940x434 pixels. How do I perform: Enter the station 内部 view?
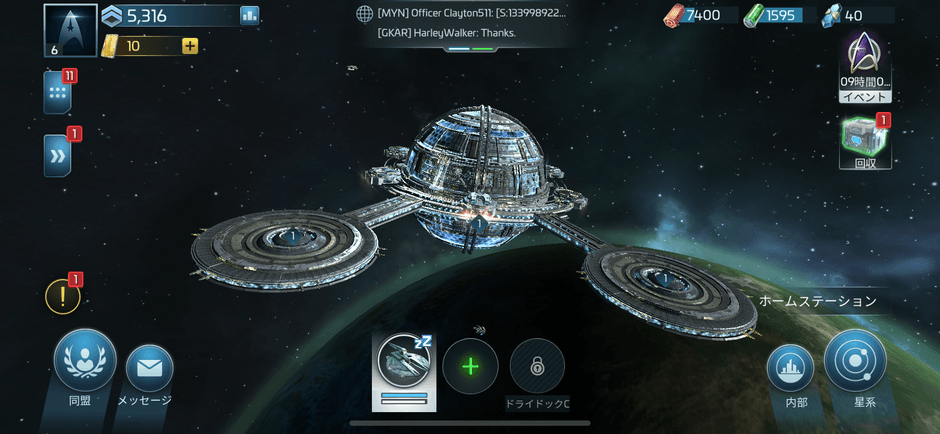tap(790, 369)
